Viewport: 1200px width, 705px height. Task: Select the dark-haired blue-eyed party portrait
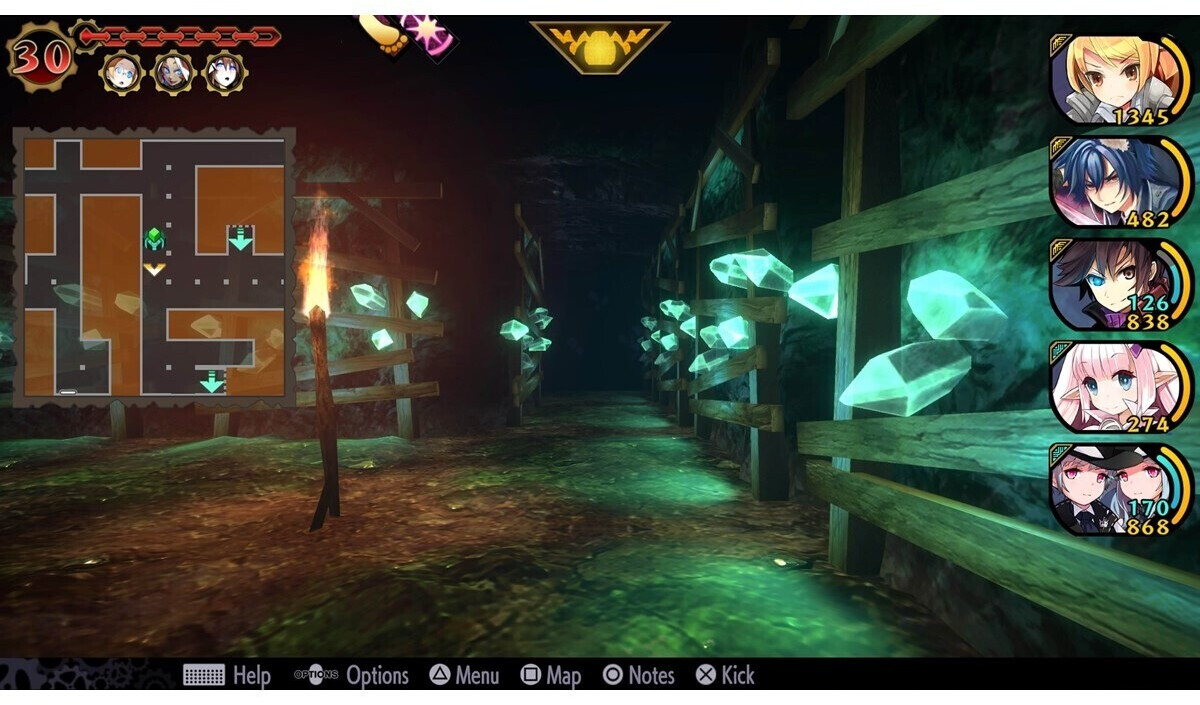click(x=1119, y=284)
